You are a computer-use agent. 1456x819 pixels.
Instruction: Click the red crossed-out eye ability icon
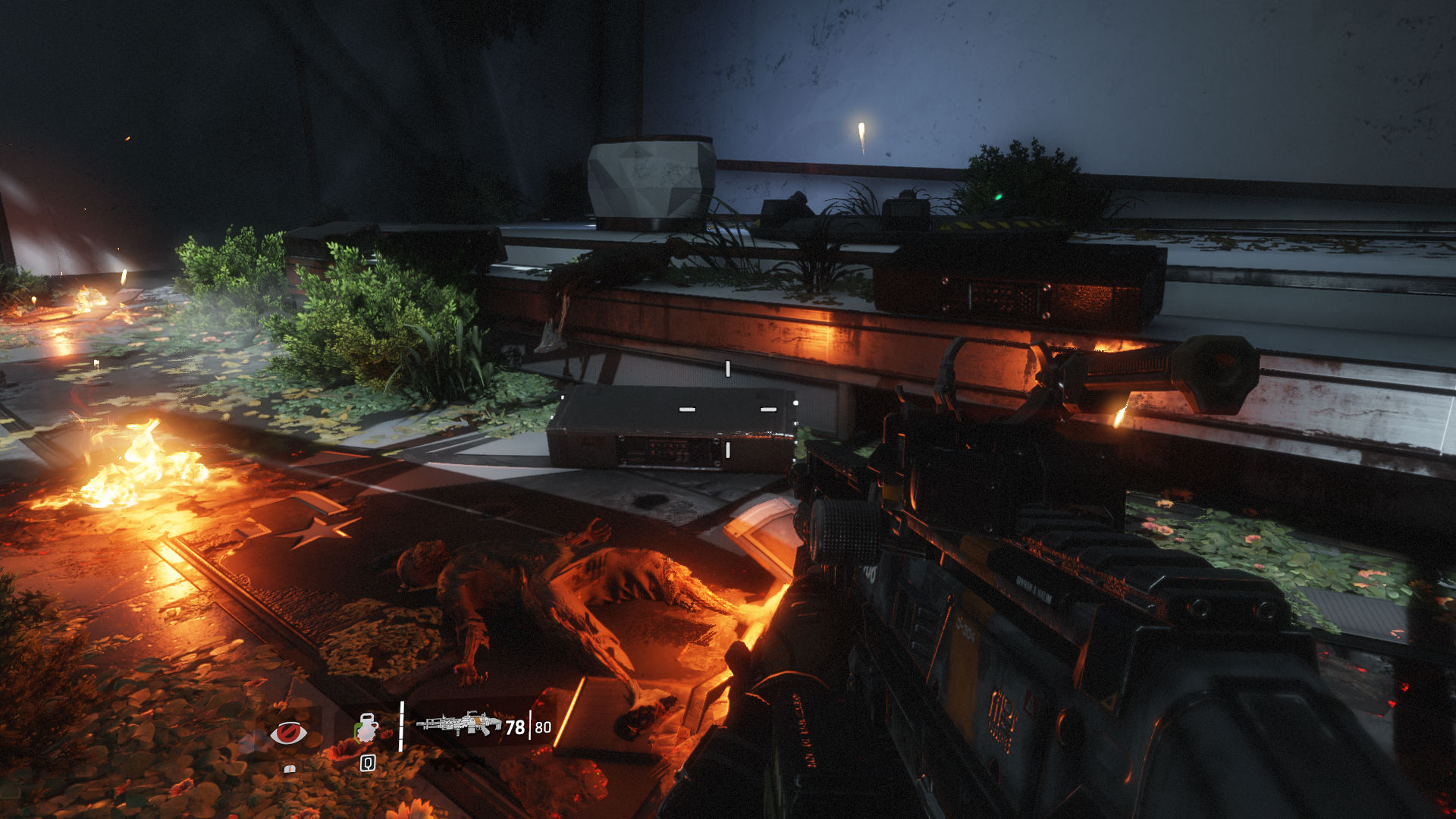tap(289, 733)
